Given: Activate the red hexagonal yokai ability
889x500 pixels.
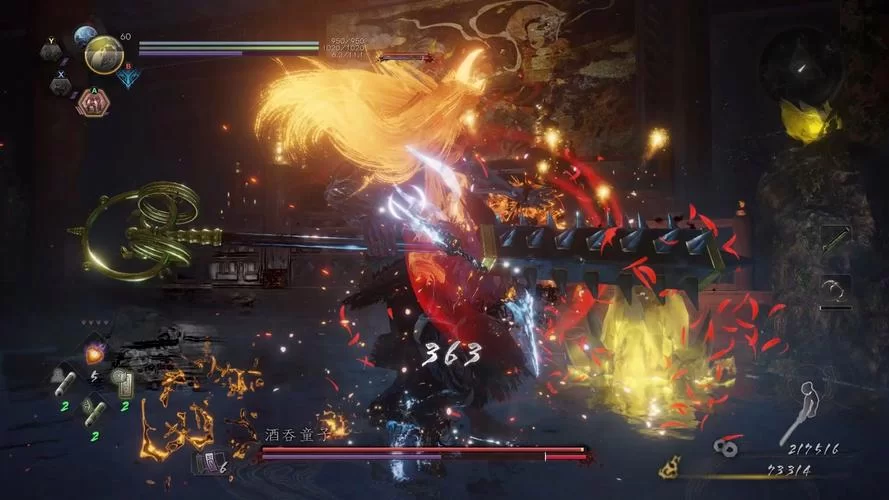Looking at the screenshot, I should (92, 102).
